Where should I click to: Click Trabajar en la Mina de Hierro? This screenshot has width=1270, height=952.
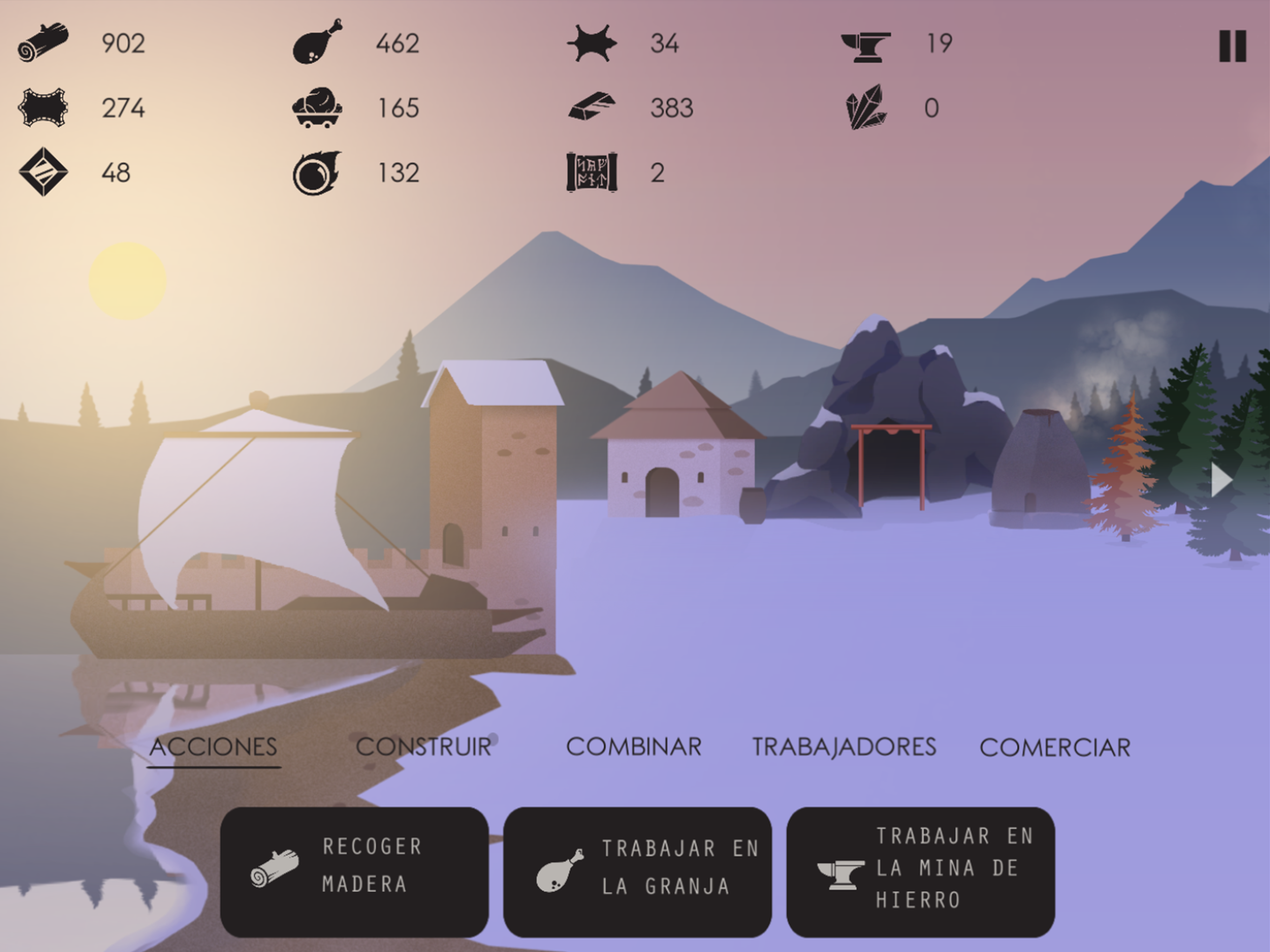(920, 872)
